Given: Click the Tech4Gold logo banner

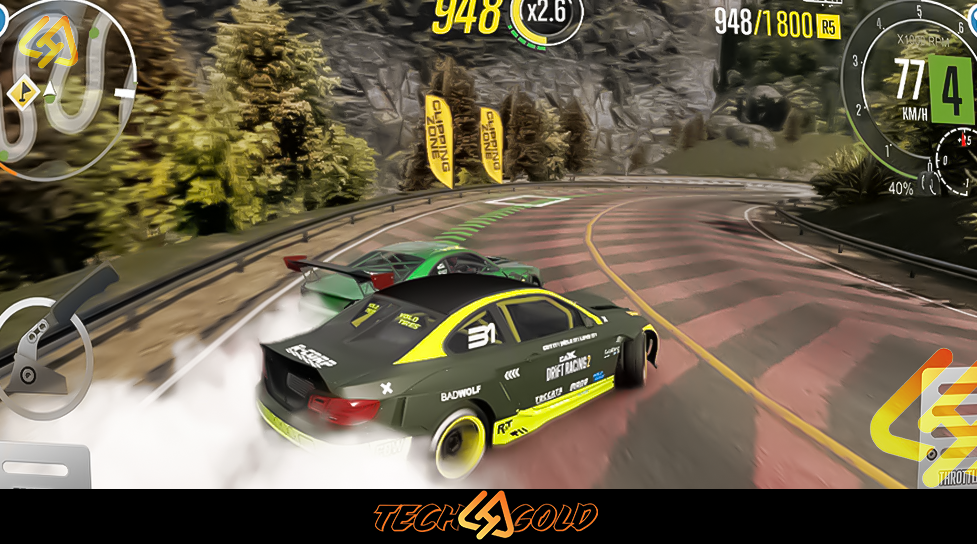Looking at the screenshot, I should (486, 517).
